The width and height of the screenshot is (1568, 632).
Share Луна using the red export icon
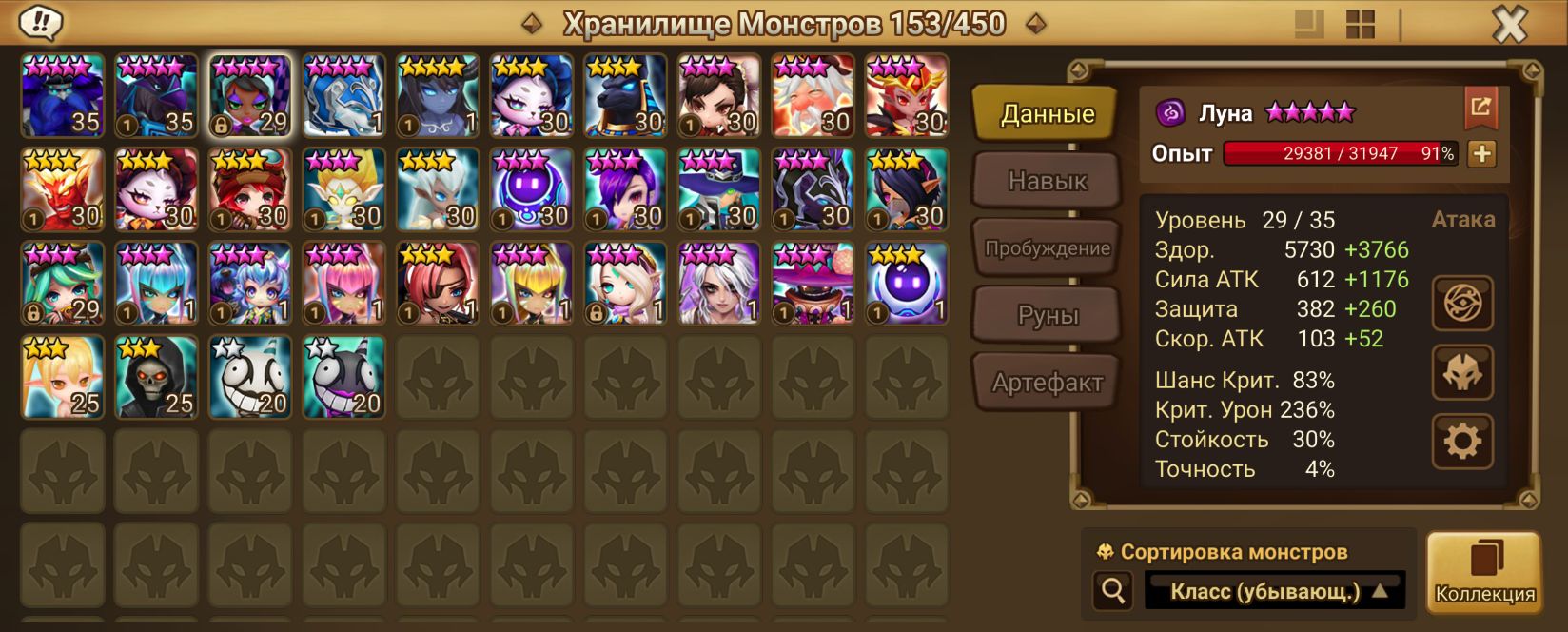pyautogui.click(x=1480, y=108)
